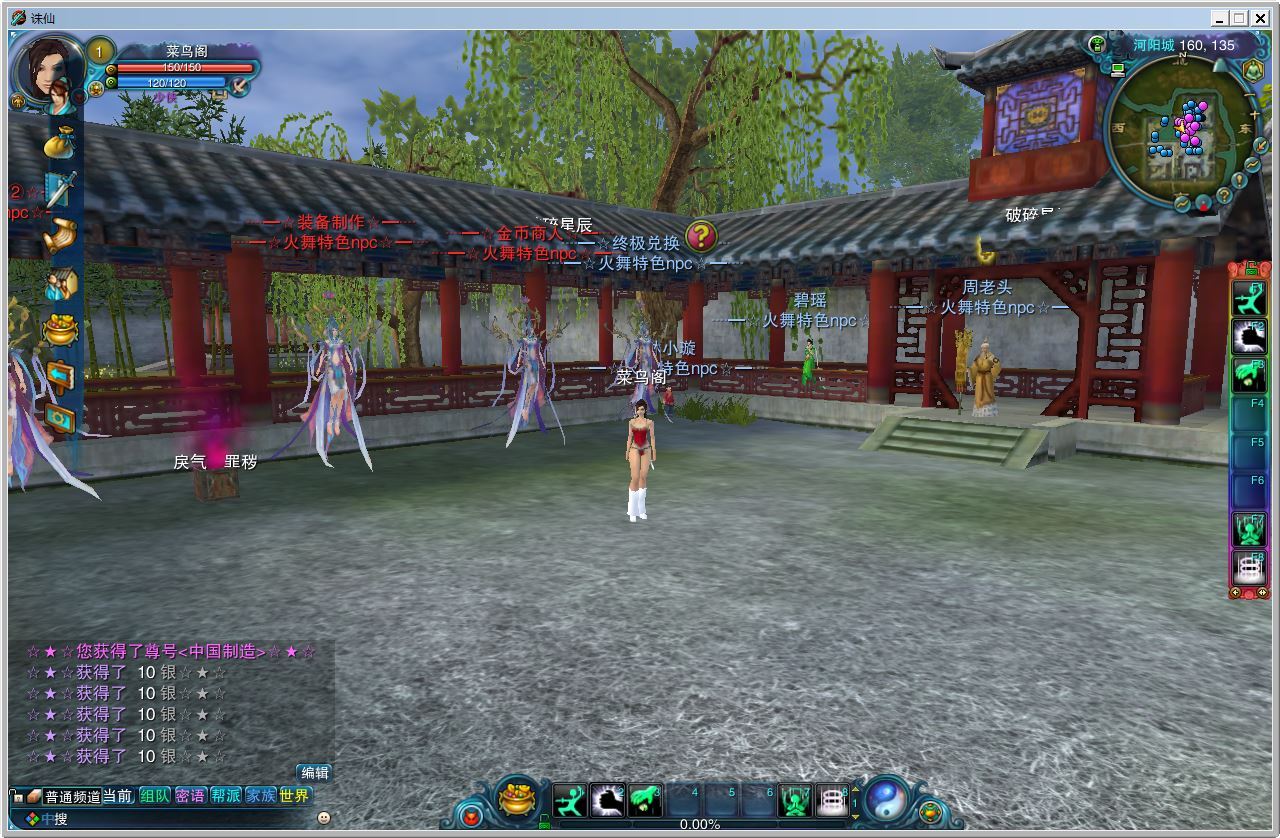1280x838 pixels.
Task: Click the blue arrow signpost icon
Action: click(x=61, y=375)
